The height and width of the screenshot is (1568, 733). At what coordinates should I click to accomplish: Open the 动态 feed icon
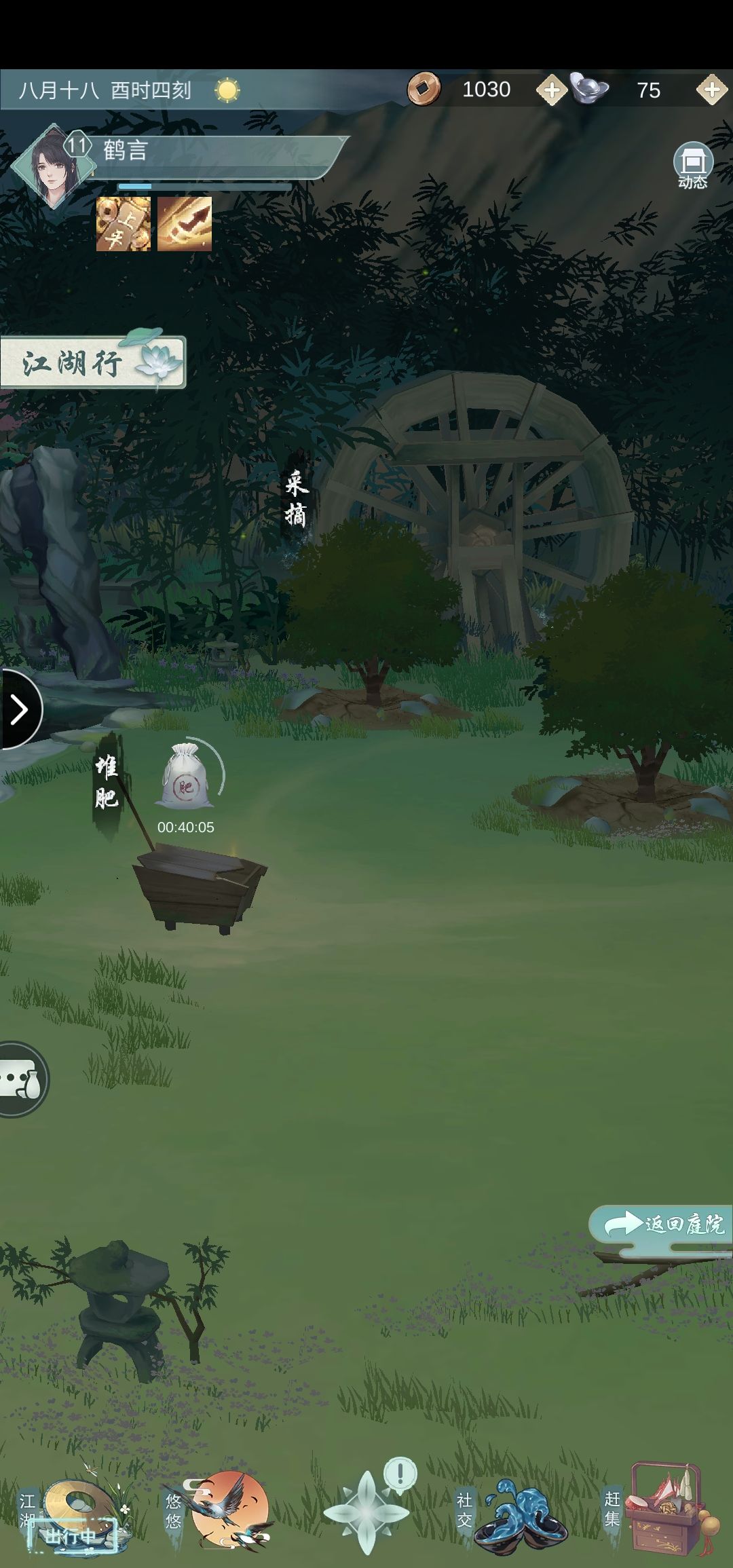pos(692,165)
